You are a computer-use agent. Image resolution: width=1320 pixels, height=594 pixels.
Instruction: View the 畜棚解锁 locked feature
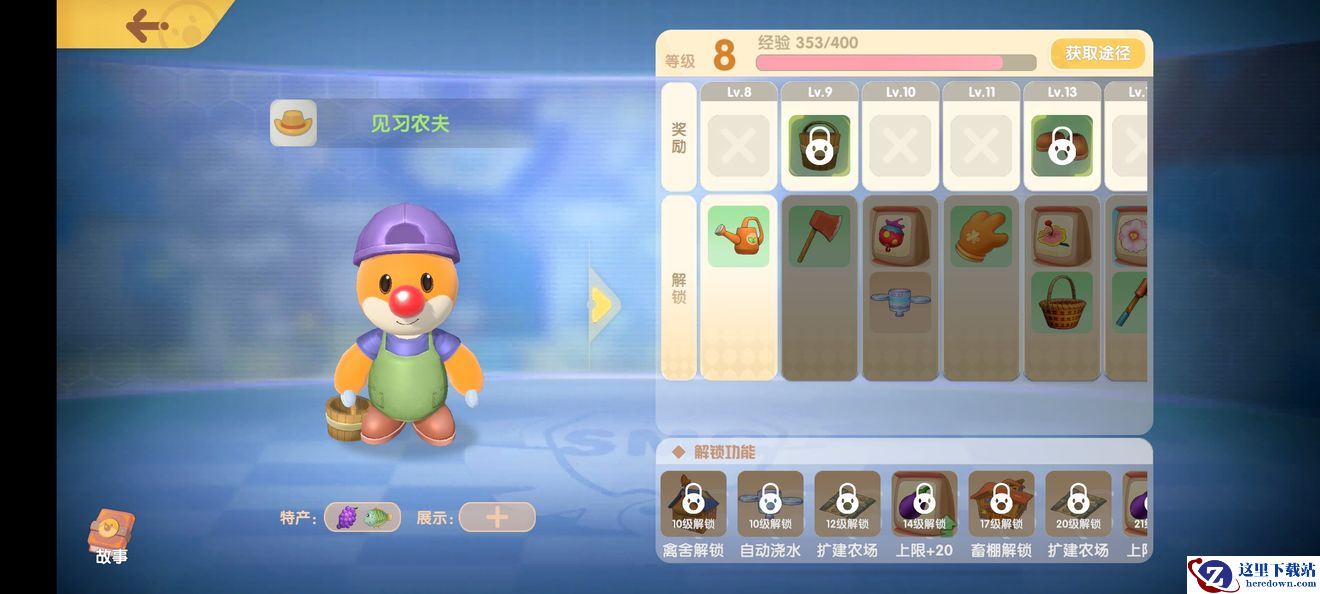coord(1001,504)
